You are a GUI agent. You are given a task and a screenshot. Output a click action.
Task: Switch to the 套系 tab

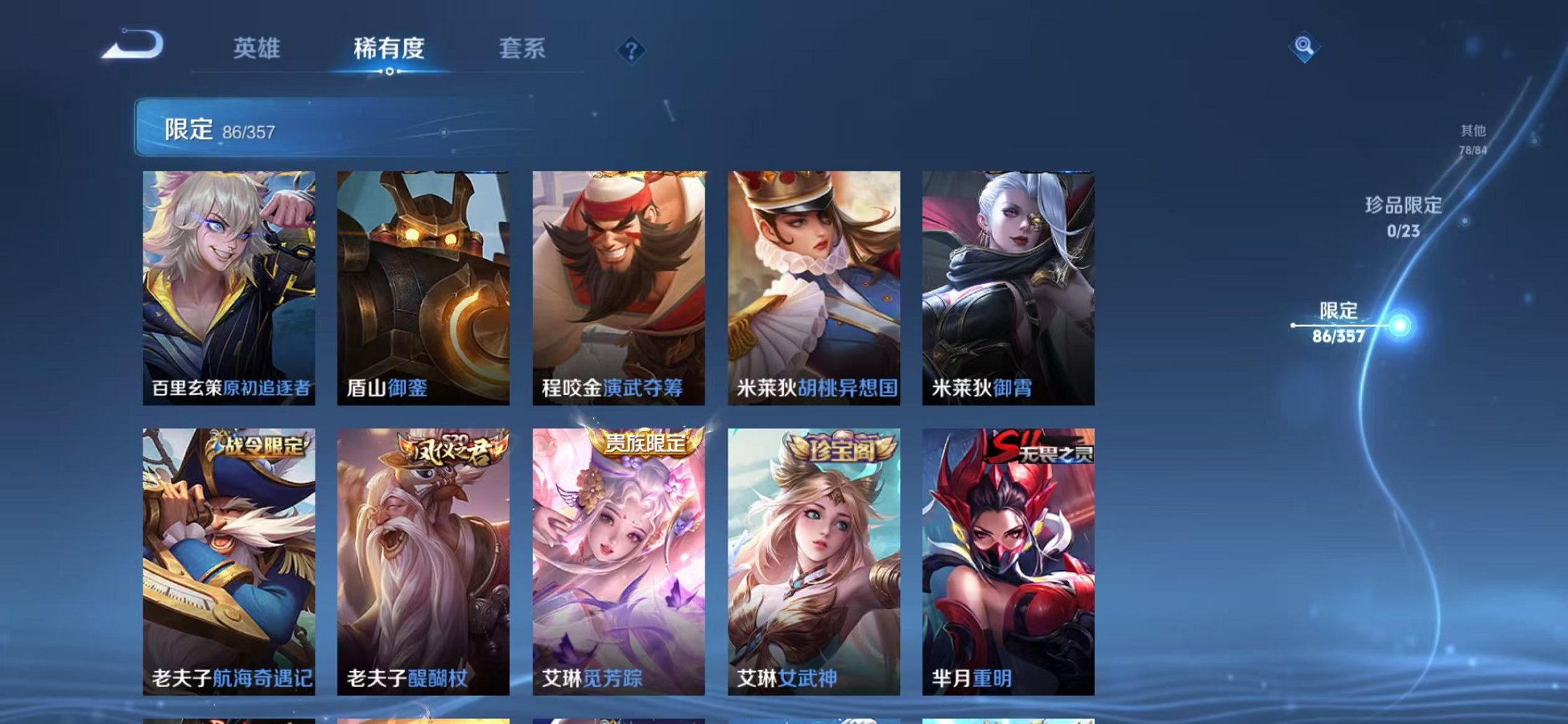click(x=523, y=48)
